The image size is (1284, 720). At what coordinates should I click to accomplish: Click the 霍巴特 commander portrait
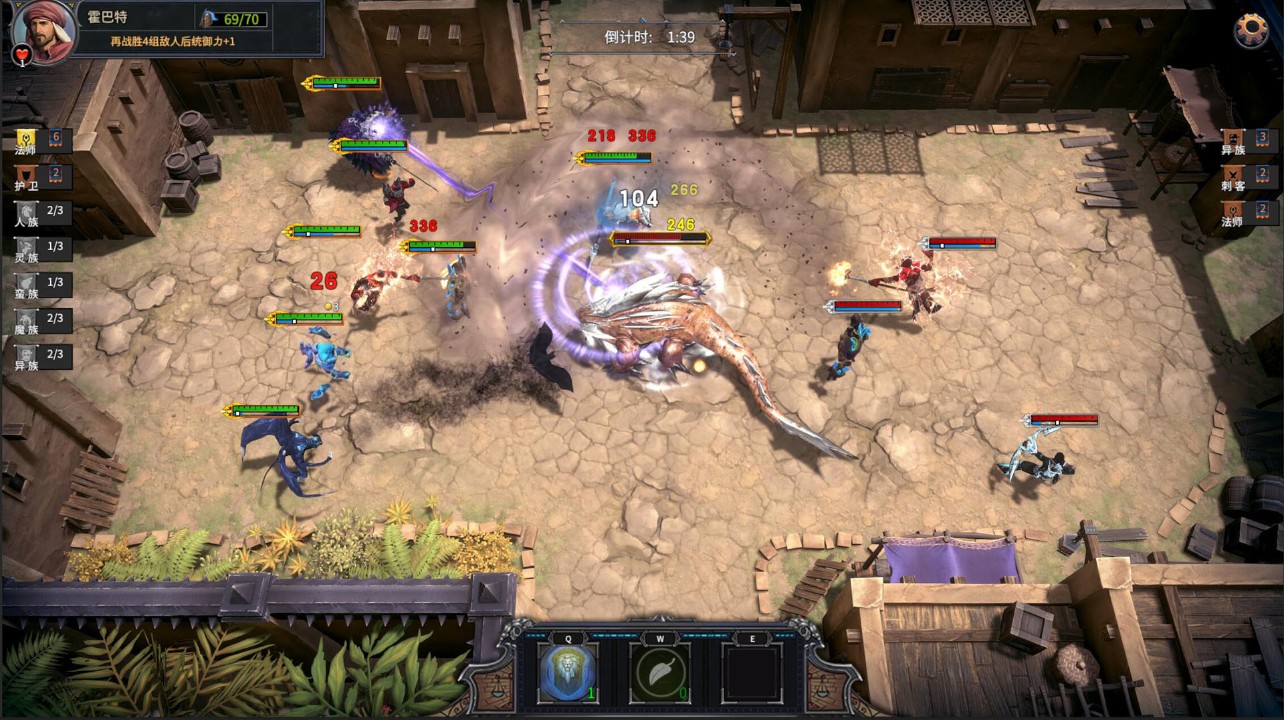(x=43, y=30)
